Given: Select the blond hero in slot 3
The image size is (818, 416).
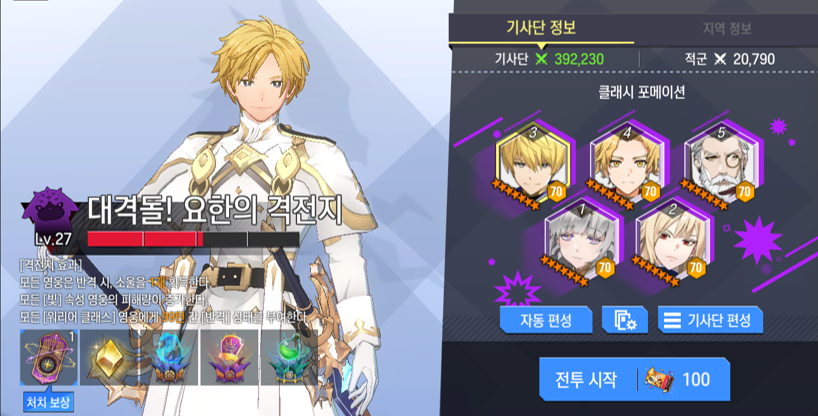Looking at the screenshot, I should click(x=532, y=163).
